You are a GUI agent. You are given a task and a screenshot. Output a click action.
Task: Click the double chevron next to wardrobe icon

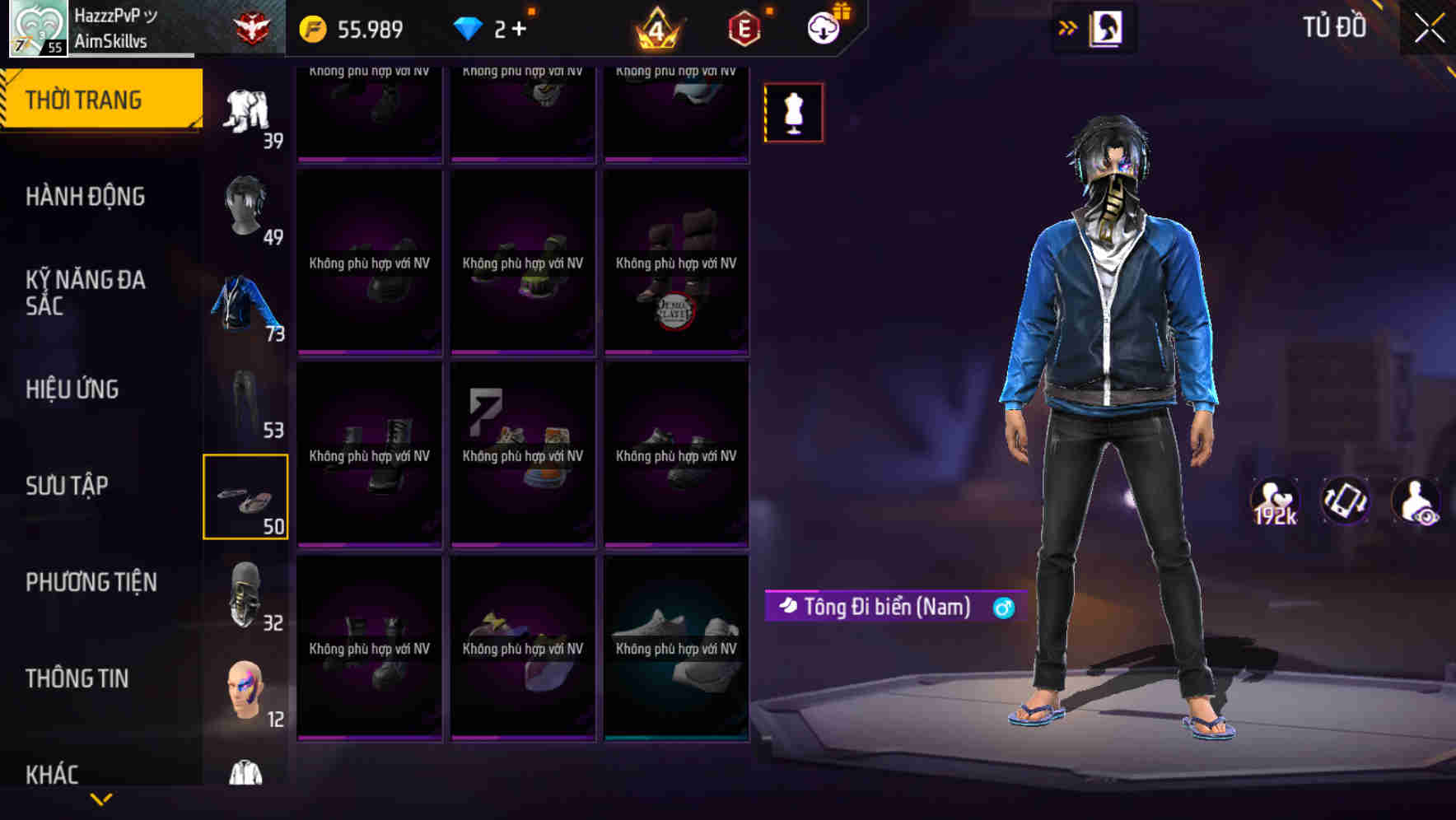click(1068, 26)
